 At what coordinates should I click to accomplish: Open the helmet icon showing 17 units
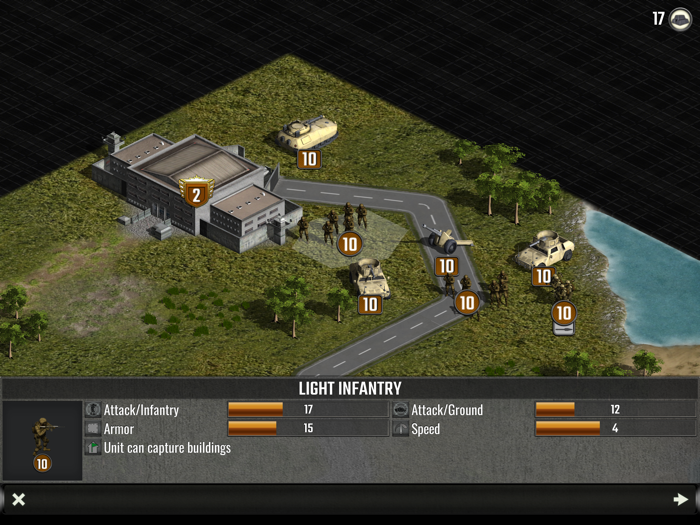(680, 19)
